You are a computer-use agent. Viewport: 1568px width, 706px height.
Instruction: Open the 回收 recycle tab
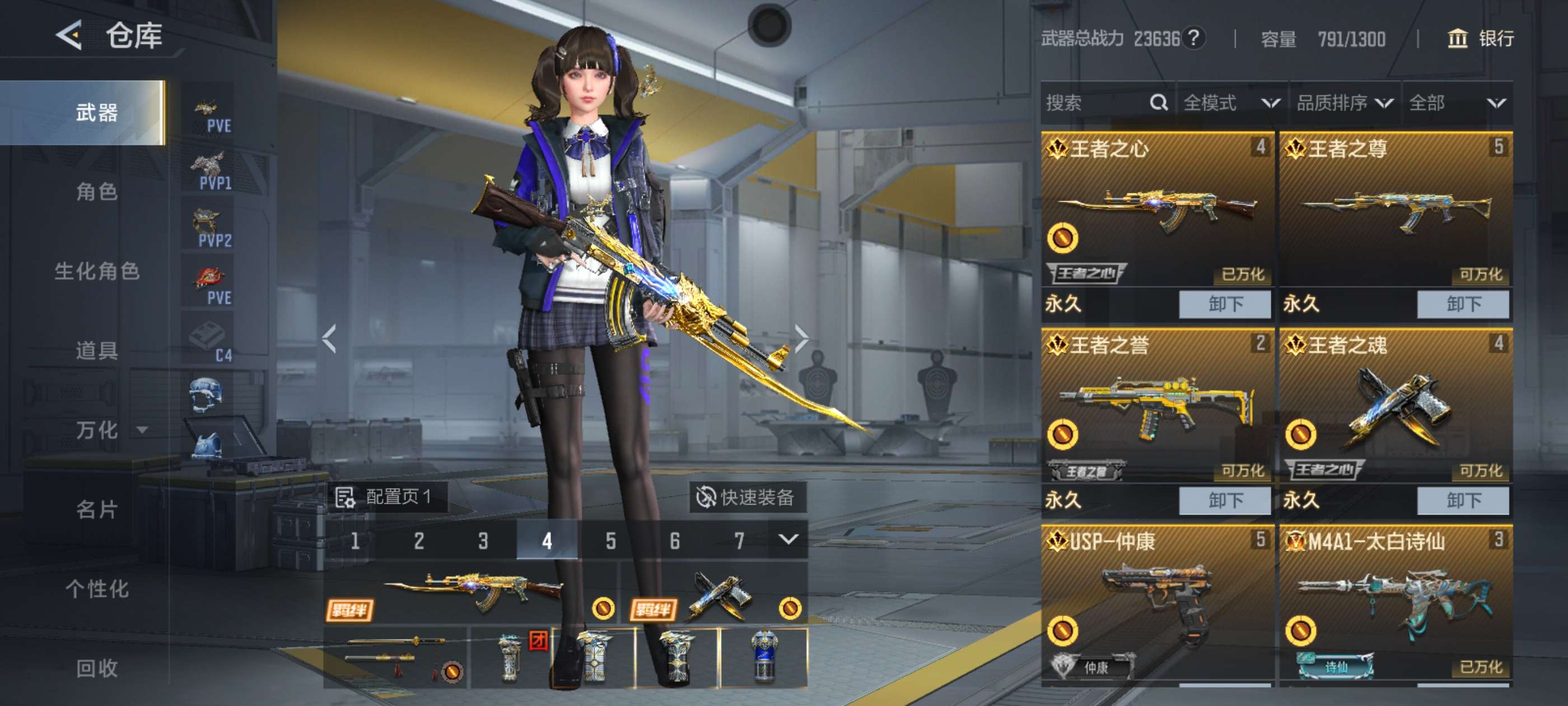coord(97,668)
